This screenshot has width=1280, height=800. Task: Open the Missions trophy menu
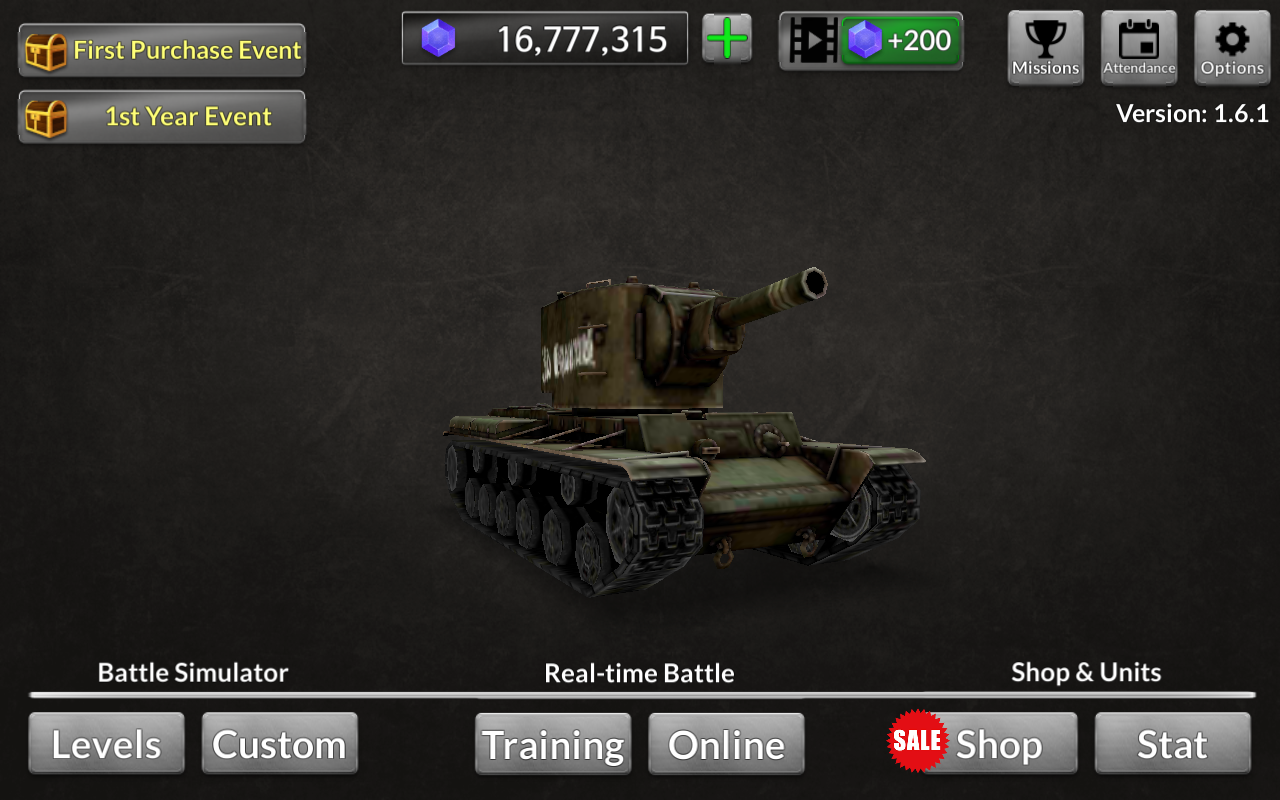(x=1045, y=47)
